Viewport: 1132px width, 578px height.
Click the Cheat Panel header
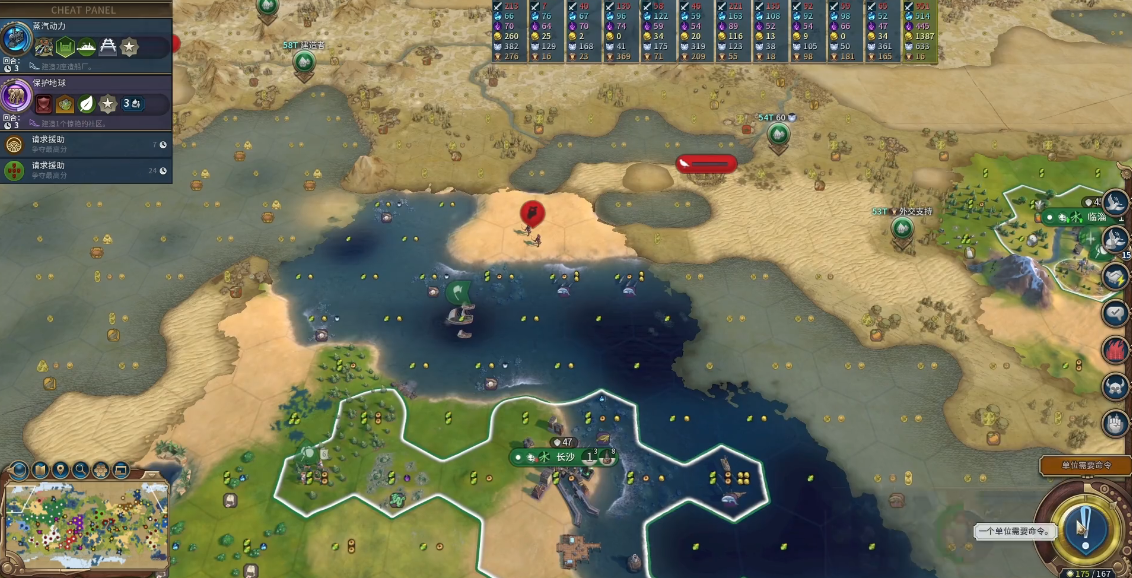84,10
